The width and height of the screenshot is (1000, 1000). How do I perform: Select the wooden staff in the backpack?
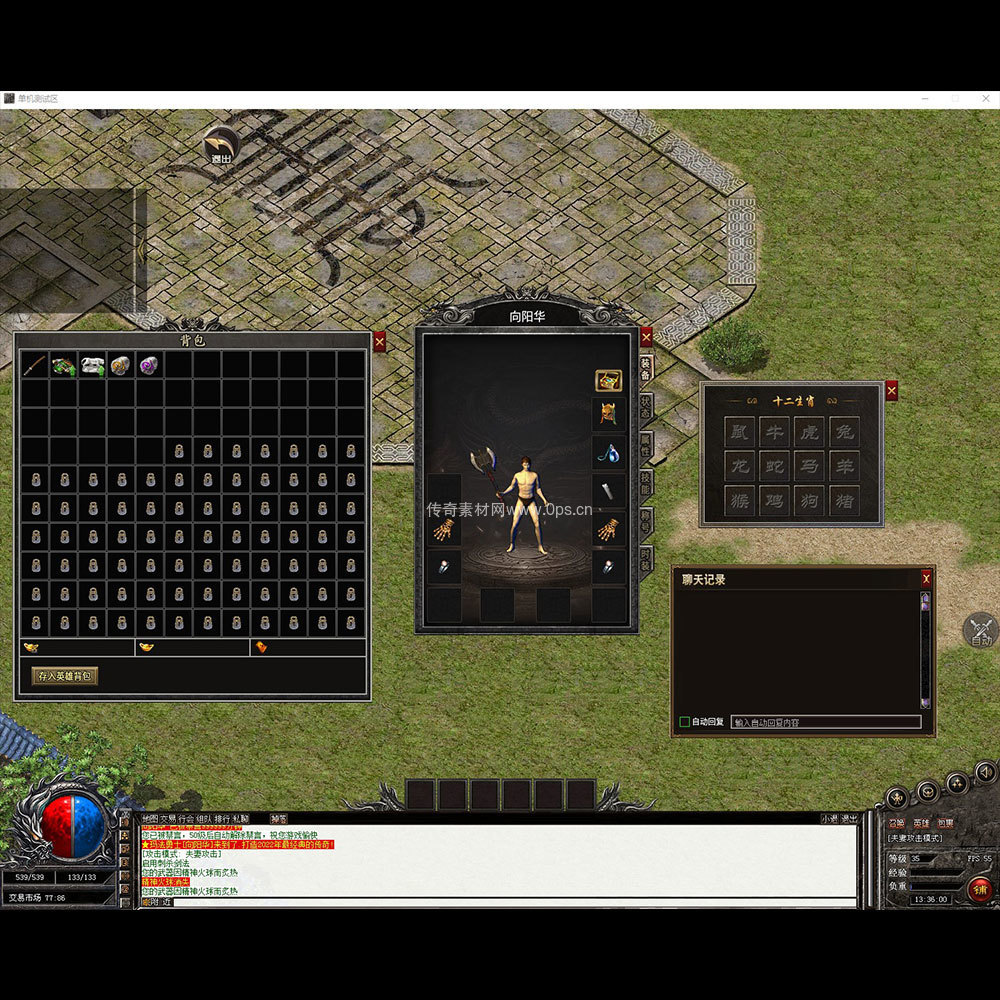[35, 365]
